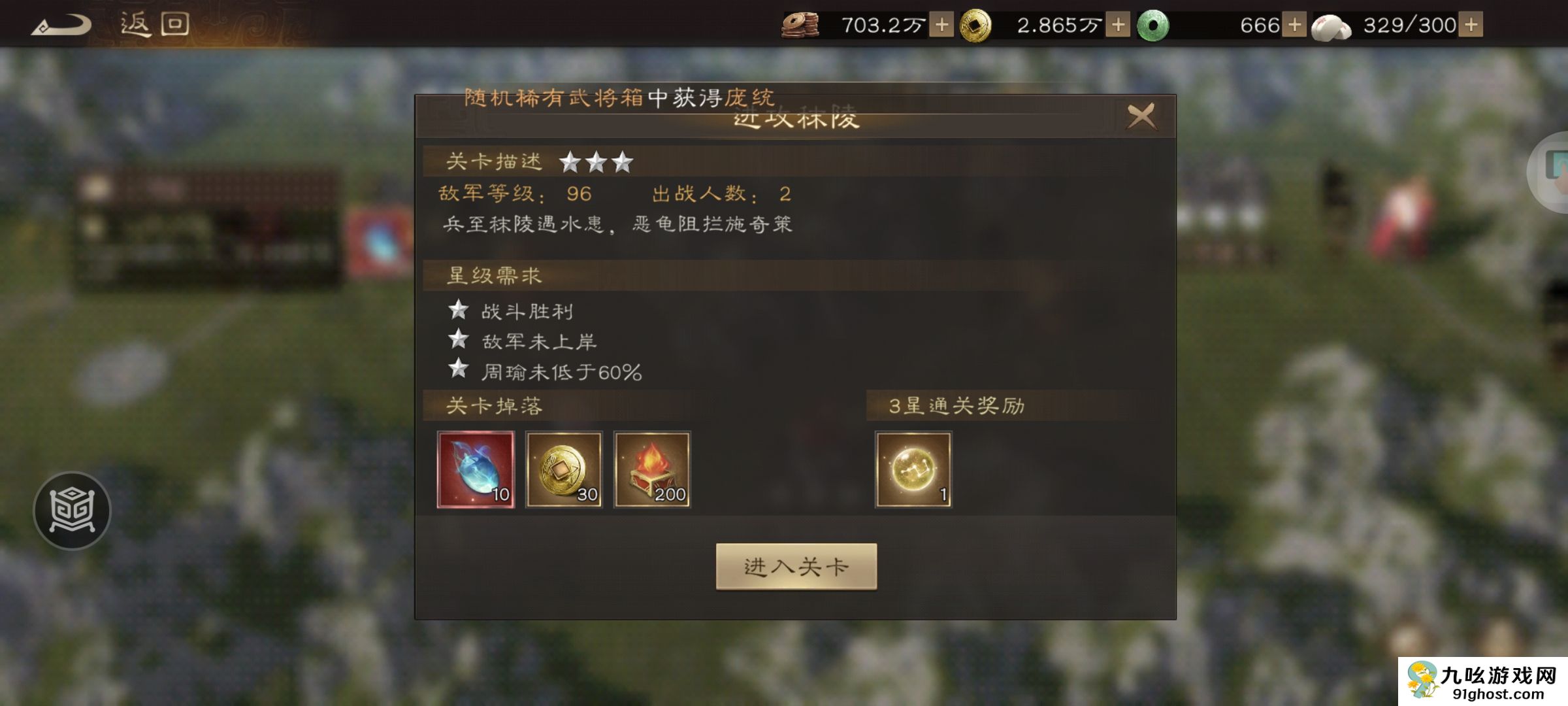
Task: Click the jade pendant currency icon
Action: (x=1157, y=25)
